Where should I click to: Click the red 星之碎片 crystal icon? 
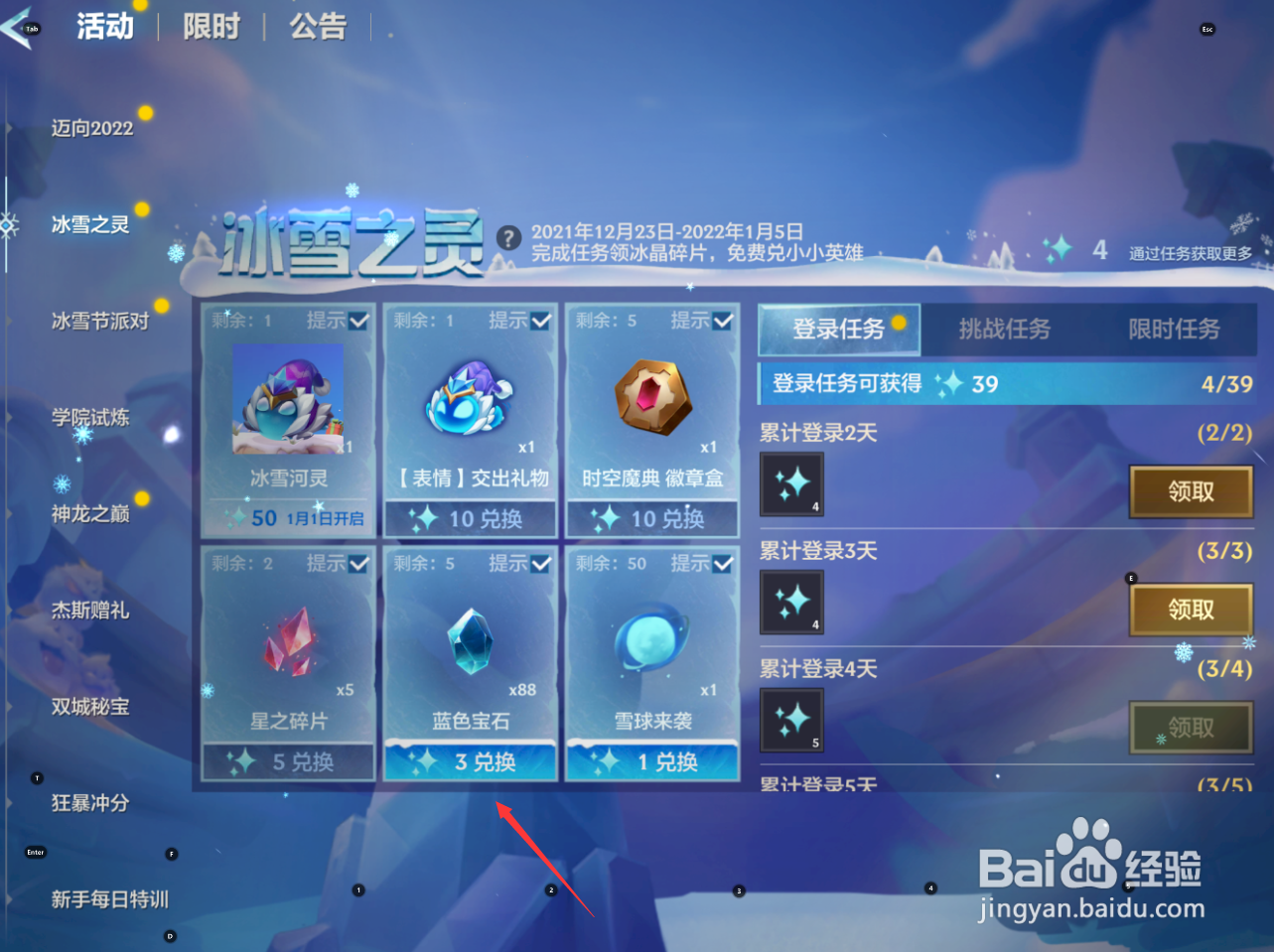tap(286, 645)
